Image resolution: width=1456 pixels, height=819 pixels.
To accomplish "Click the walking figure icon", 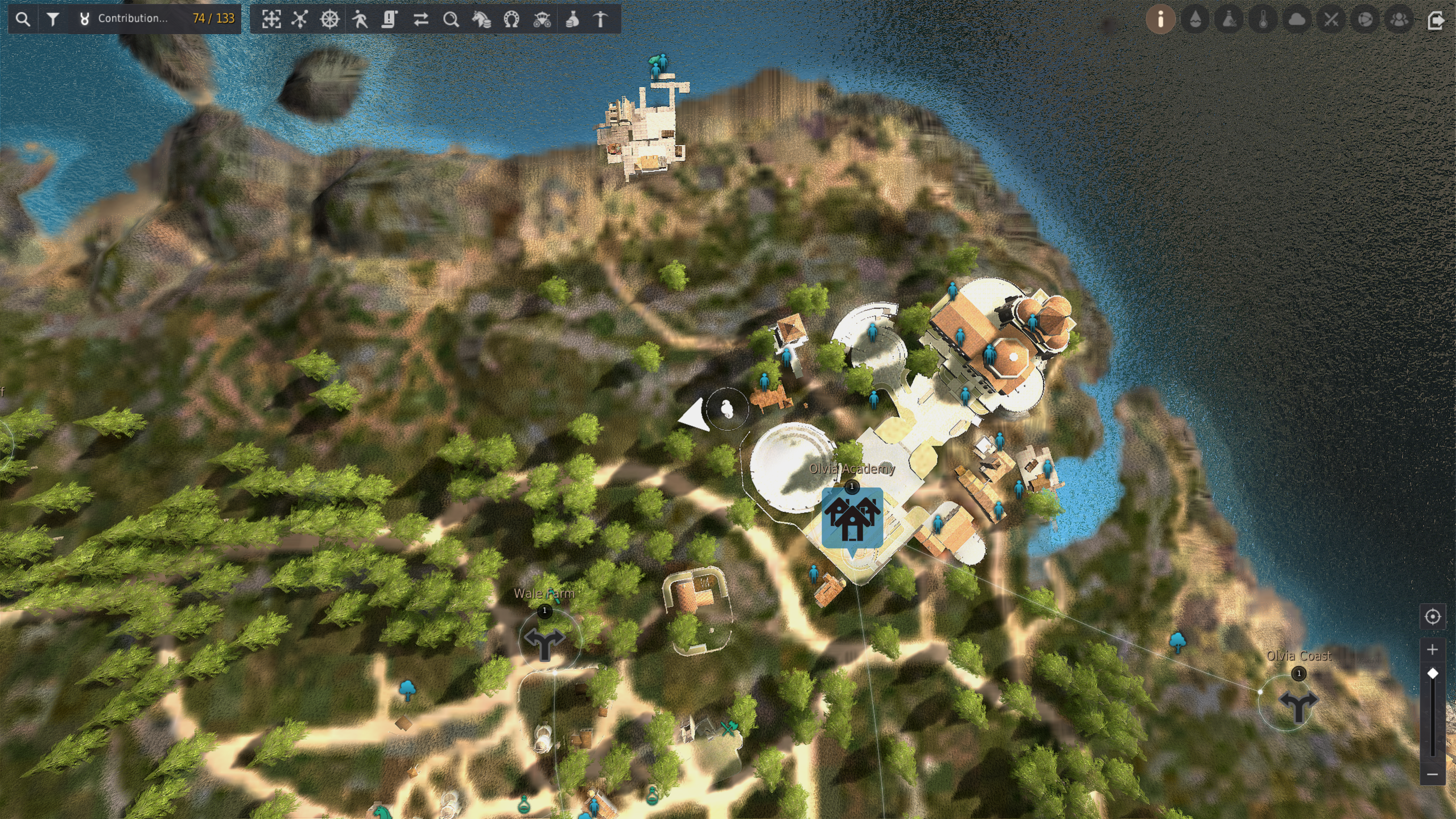I will pos(360,19).
